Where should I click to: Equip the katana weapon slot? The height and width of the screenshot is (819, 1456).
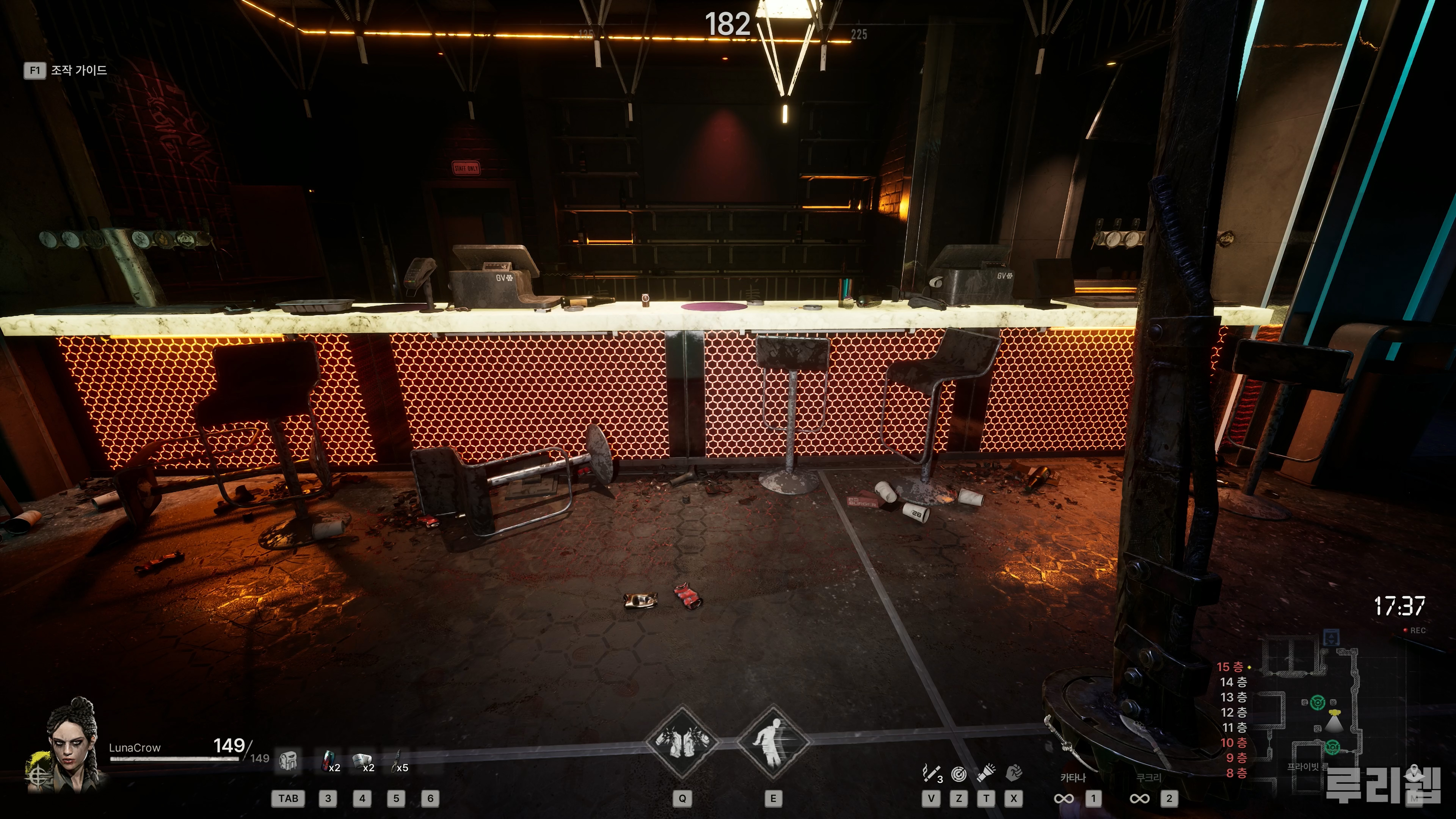point(1073,789)
